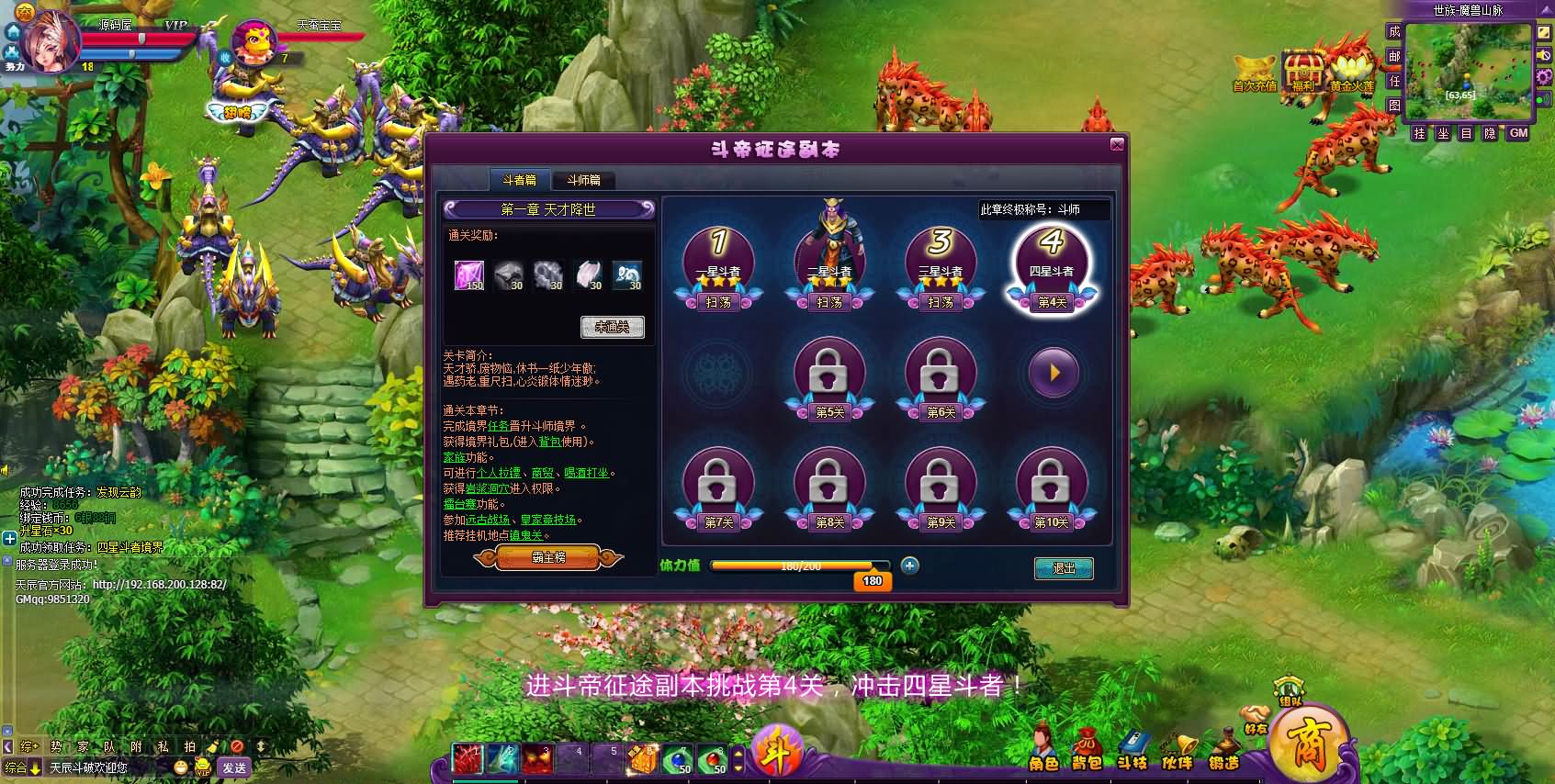1555x784 pixels.
Task: Open the 伙伴 companion menu
Action: point(1177,750)
